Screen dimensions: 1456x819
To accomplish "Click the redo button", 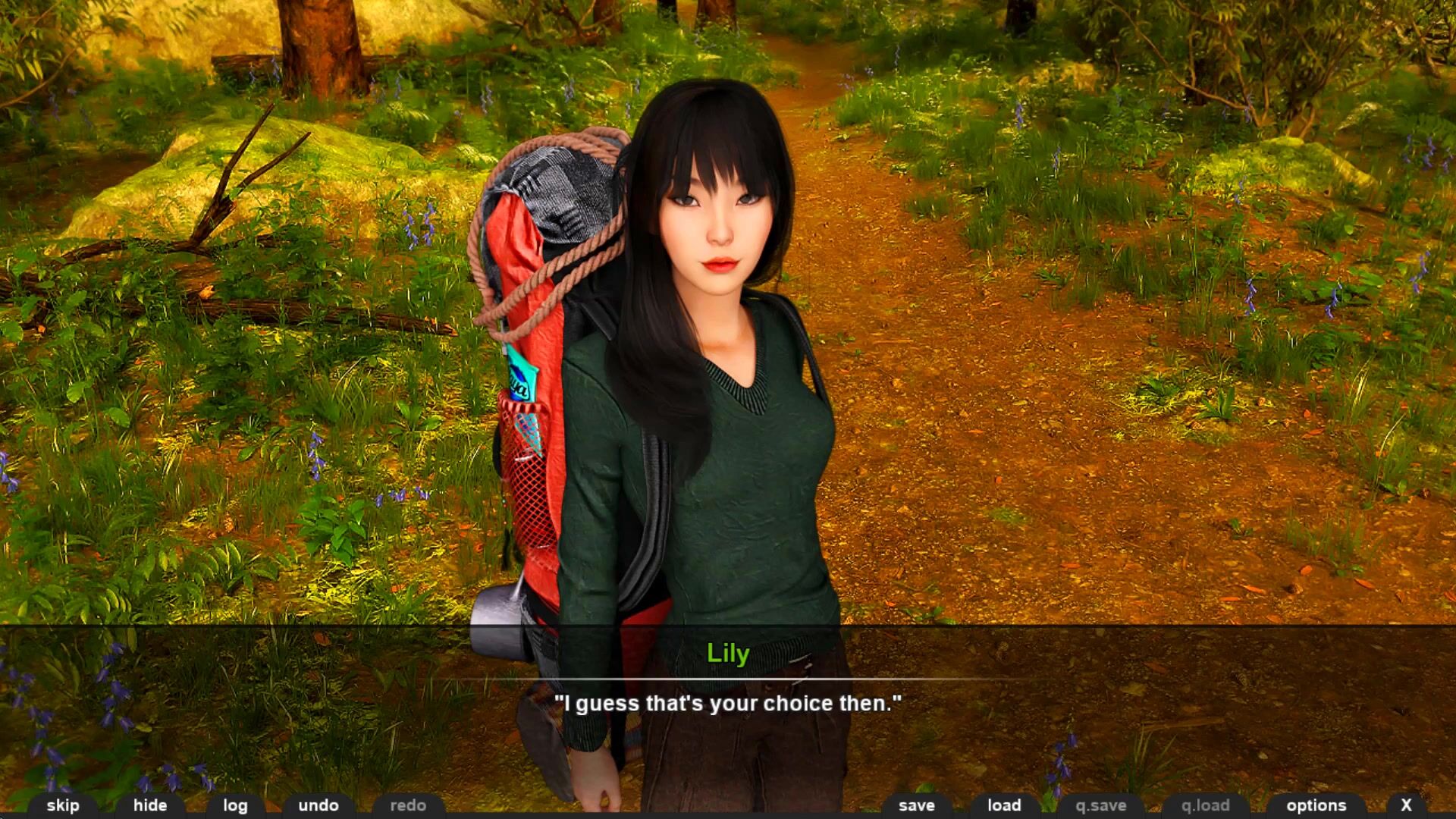I will click(408, 805).
